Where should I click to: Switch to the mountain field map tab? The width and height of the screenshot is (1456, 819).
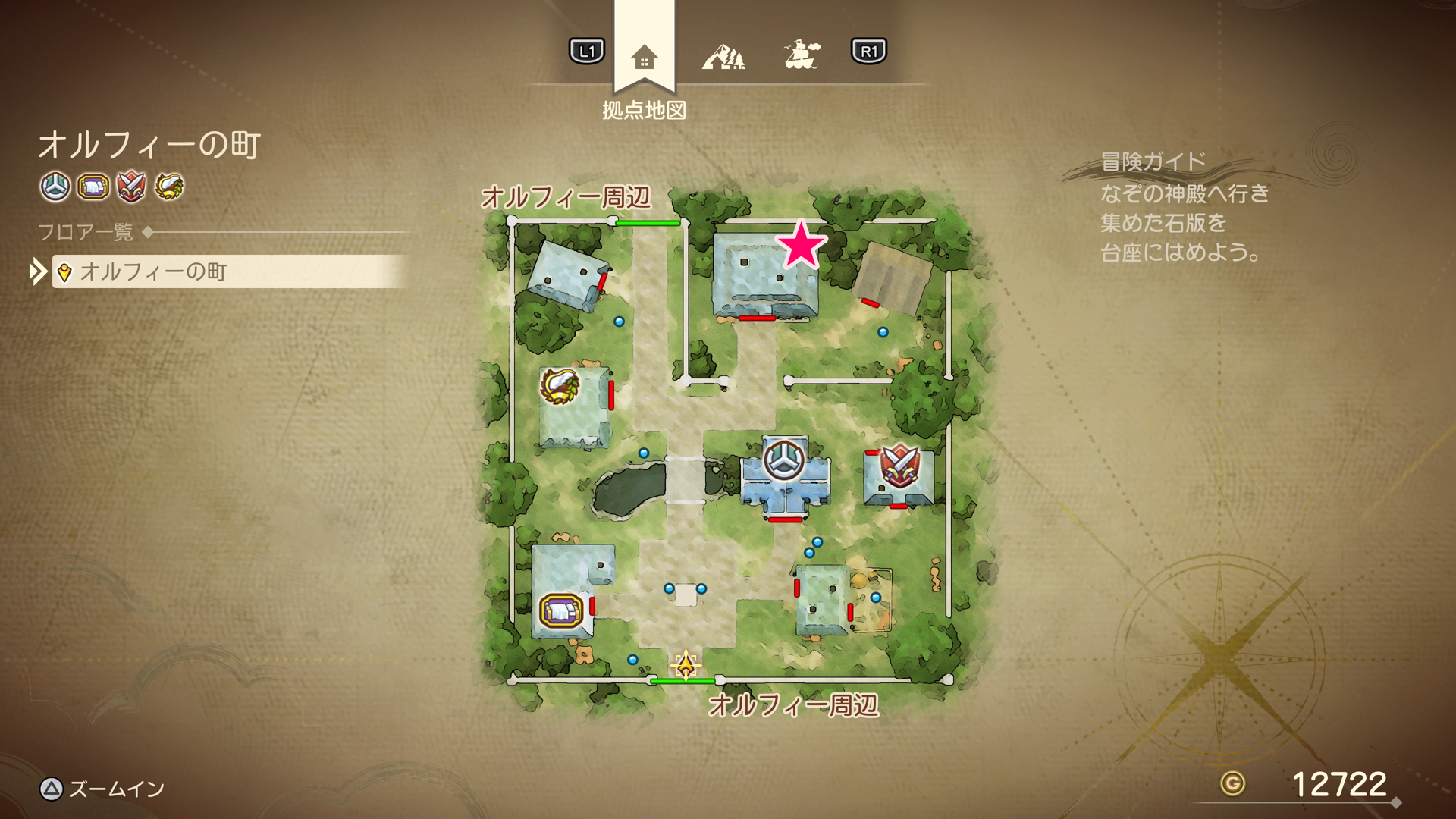pos(723,56)
